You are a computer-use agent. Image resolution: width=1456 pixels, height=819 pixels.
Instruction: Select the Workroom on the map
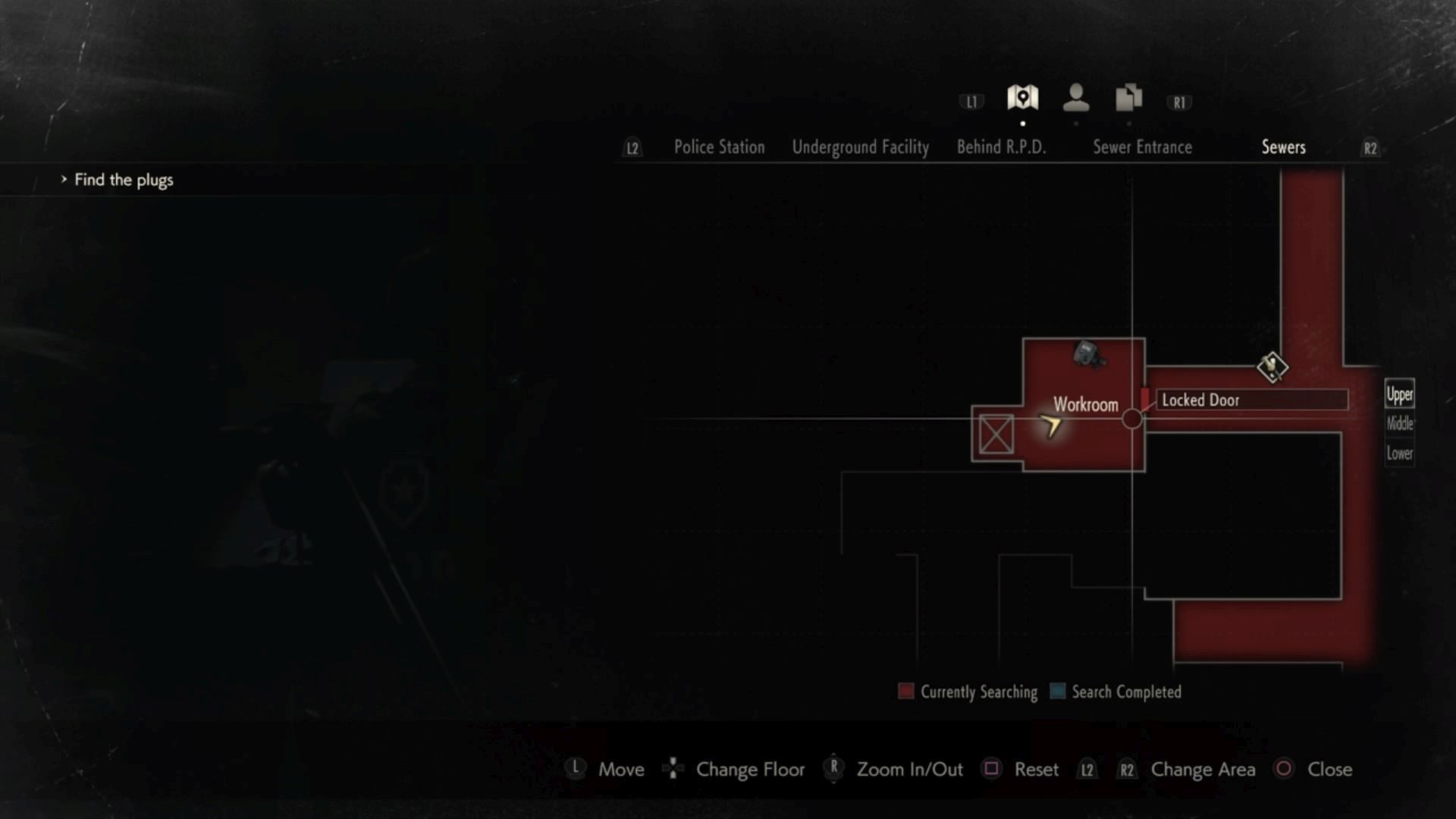(x=1085, y=404)
